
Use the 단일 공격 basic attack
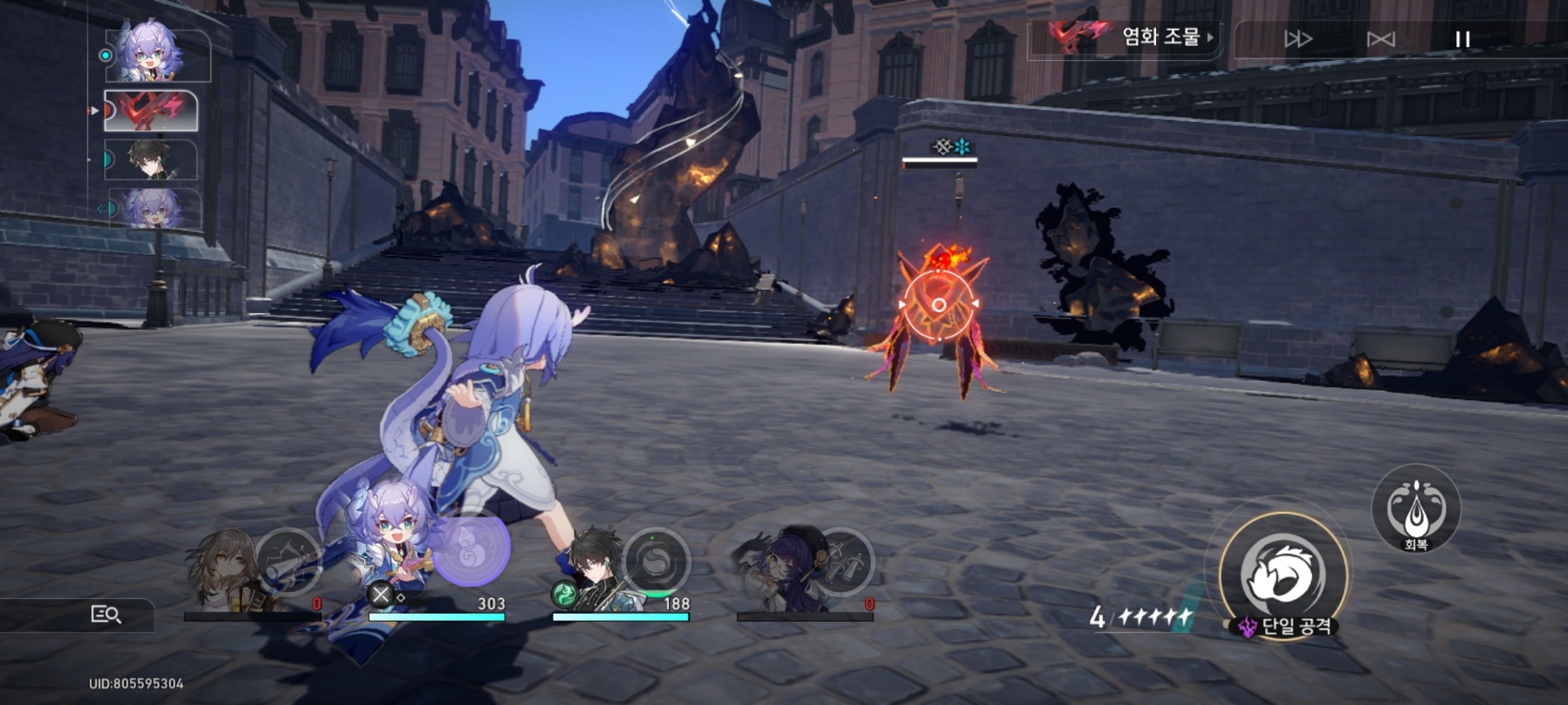click(x=1282, y=574)
